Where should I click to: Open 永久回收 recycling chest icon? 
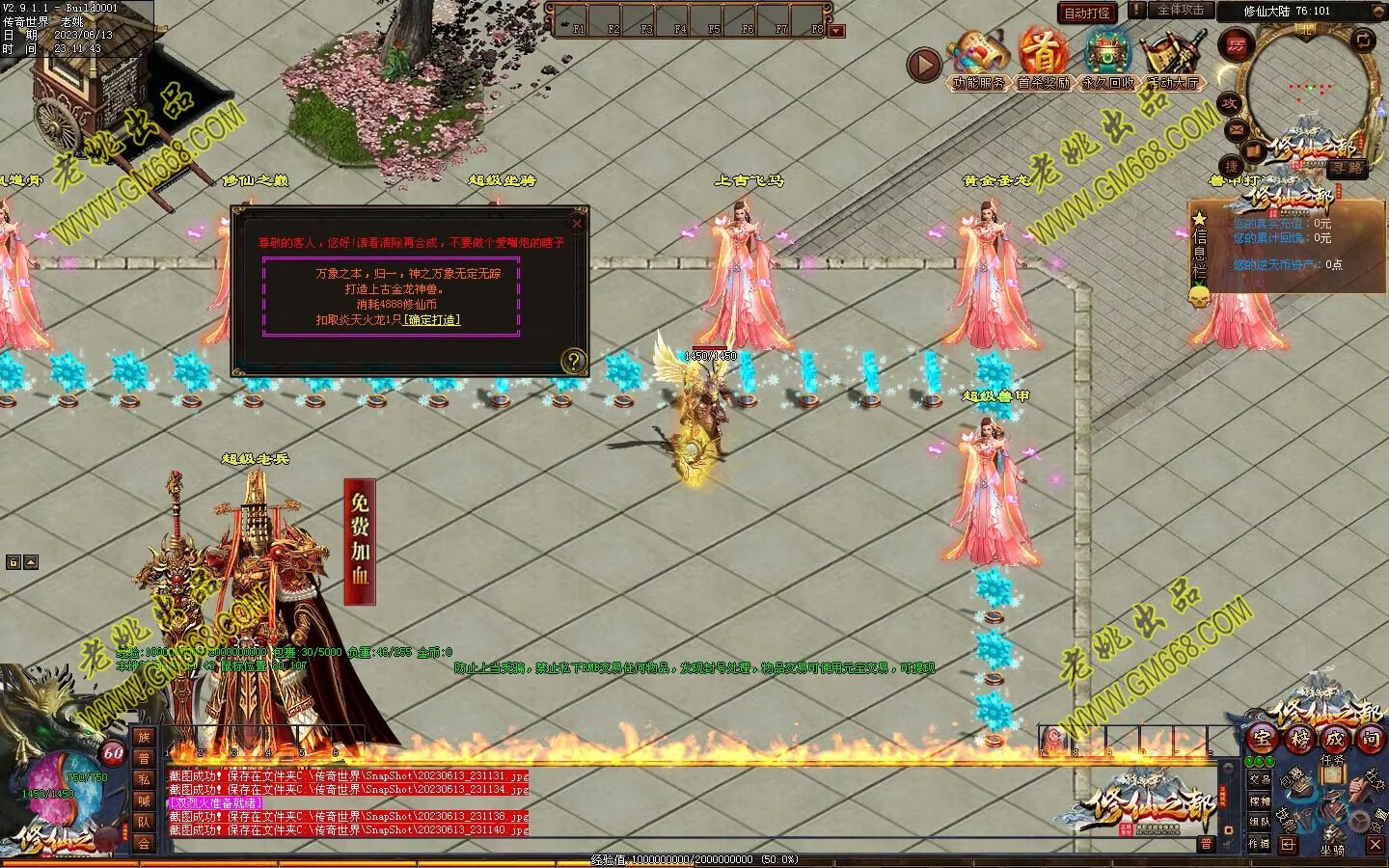[x=1107, y=60]
